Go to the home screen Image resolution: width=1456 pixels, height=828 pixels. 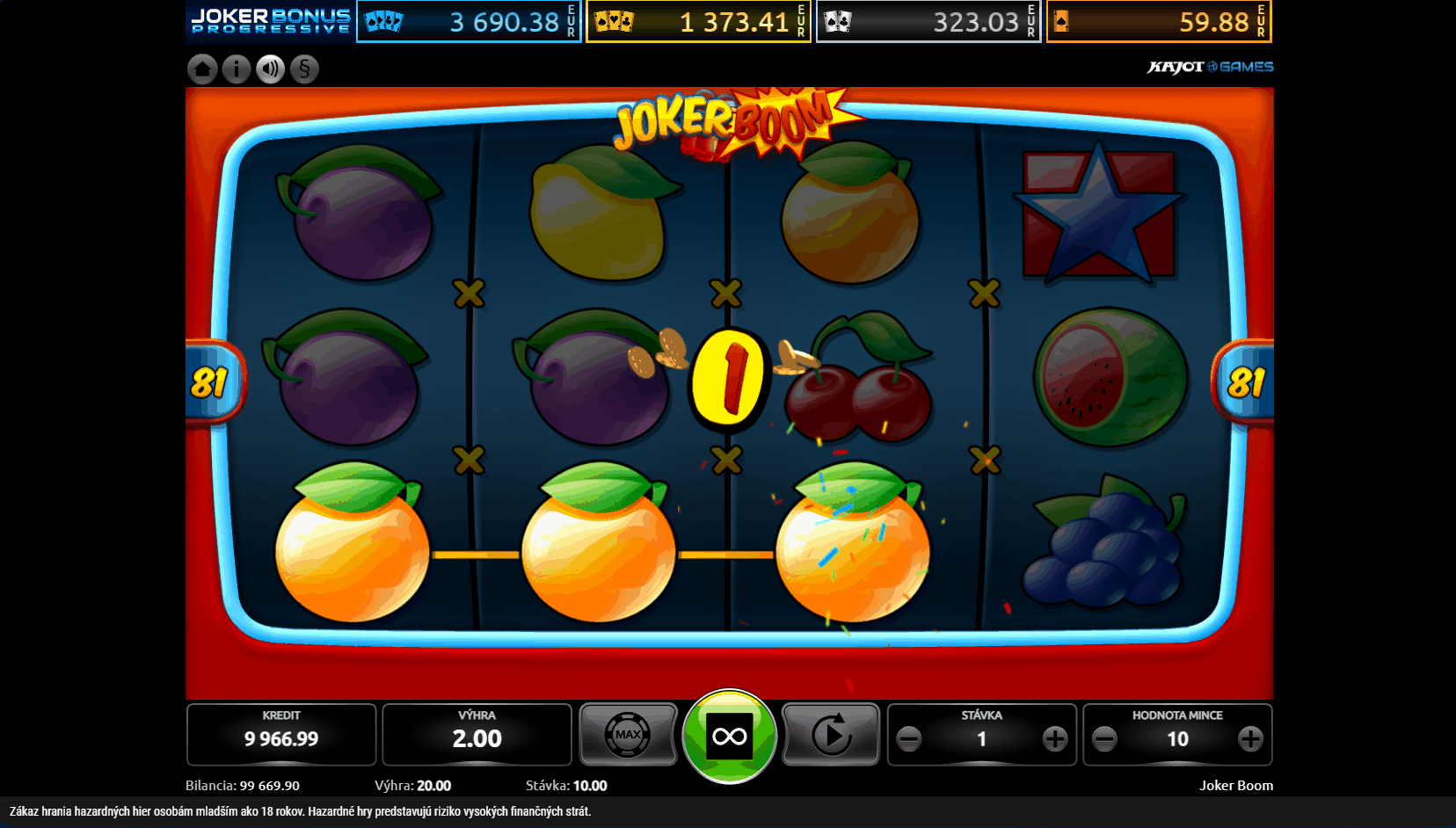pyautogui.click(x=202, y=69)
